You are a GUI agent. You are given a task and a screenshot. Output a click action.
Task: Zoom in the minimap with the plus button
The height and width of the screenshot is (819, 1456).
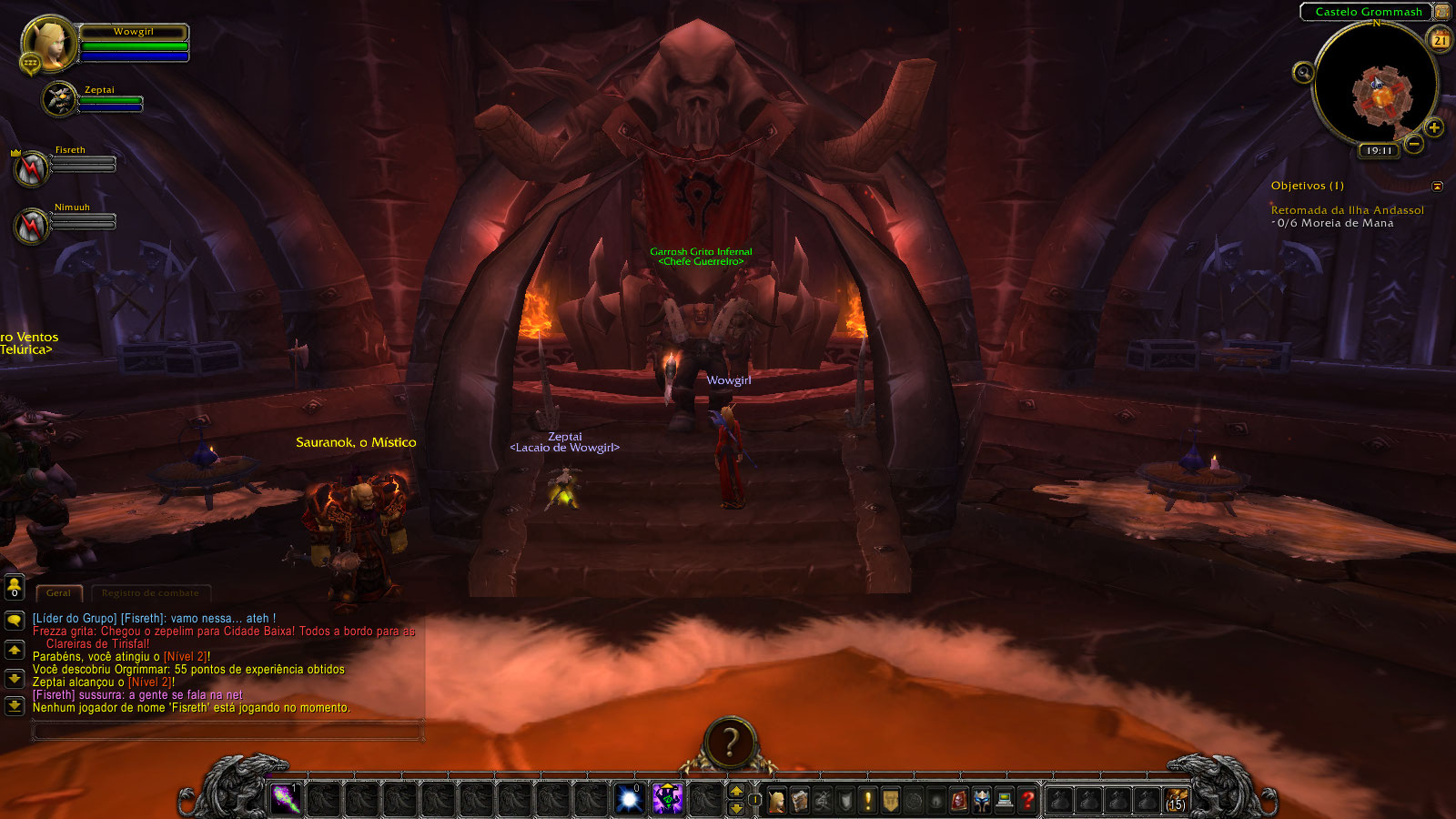point(1434,127)
